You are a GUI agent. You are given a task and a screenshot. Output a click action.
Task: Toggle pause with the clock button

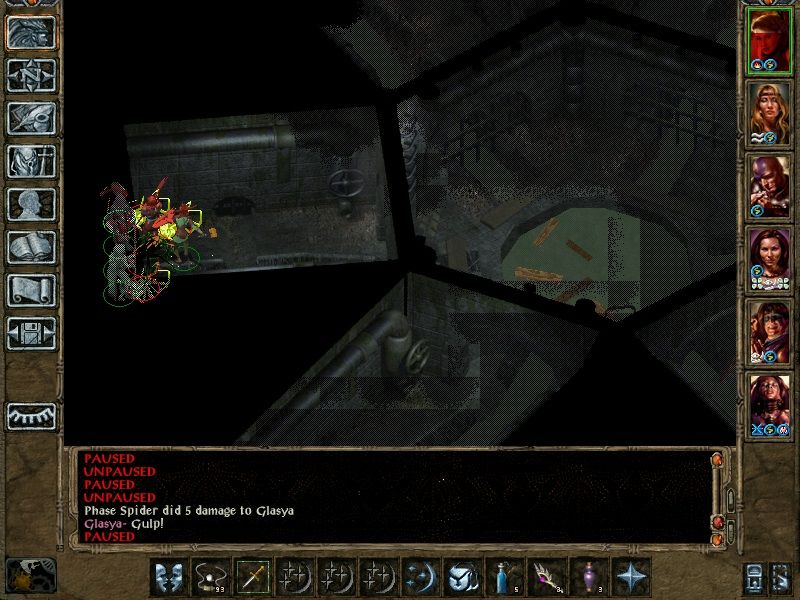pos(30,575)
